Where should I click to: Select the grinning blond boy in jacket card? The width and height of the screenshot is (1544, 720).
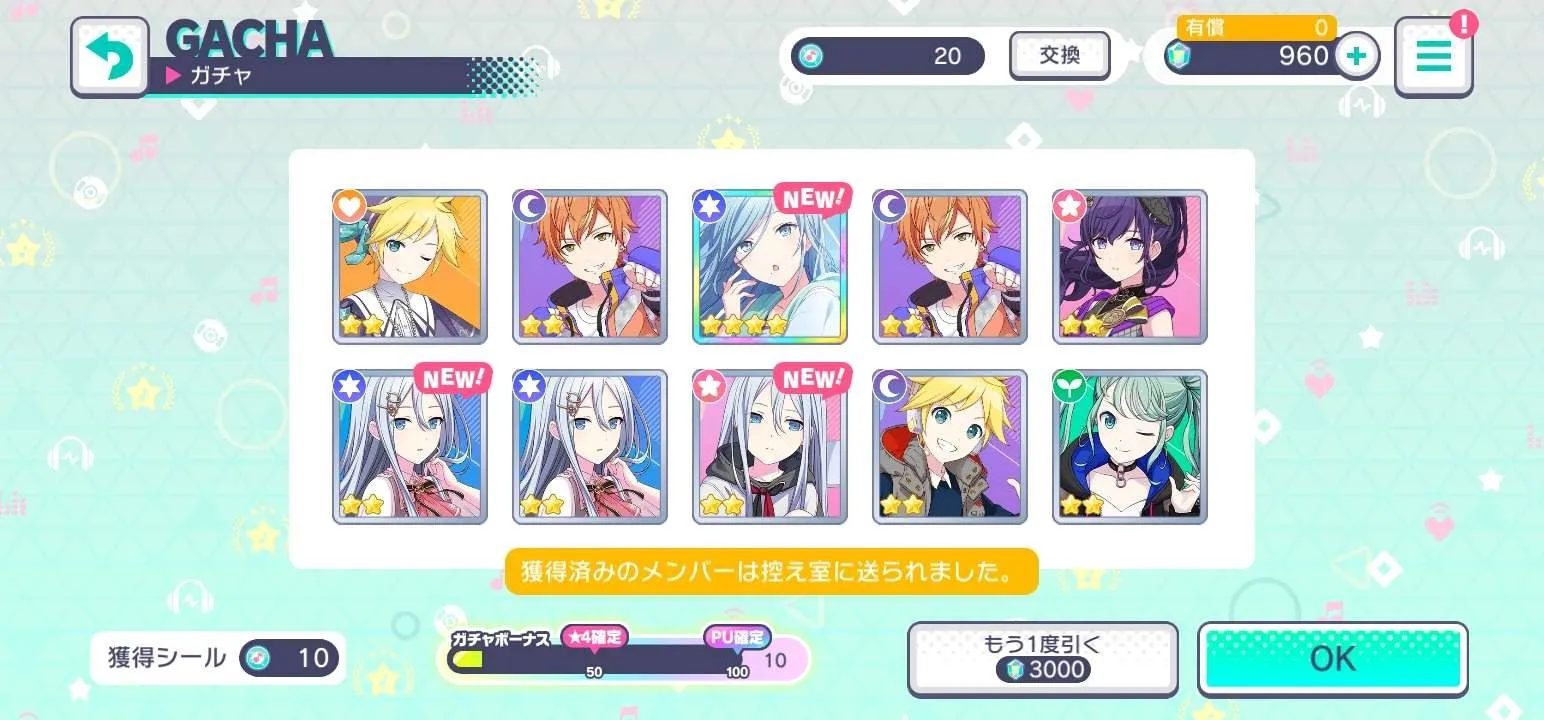click(950, 446)
